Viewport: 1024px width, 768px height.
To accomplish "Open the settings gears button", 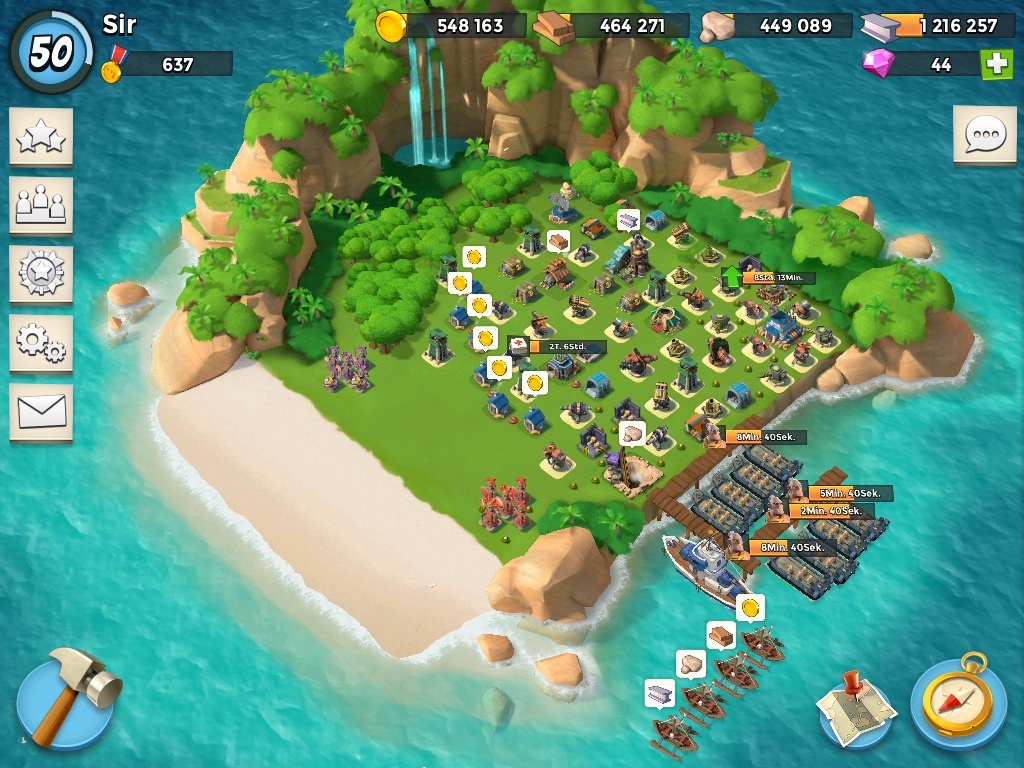I will click(41, 343).
